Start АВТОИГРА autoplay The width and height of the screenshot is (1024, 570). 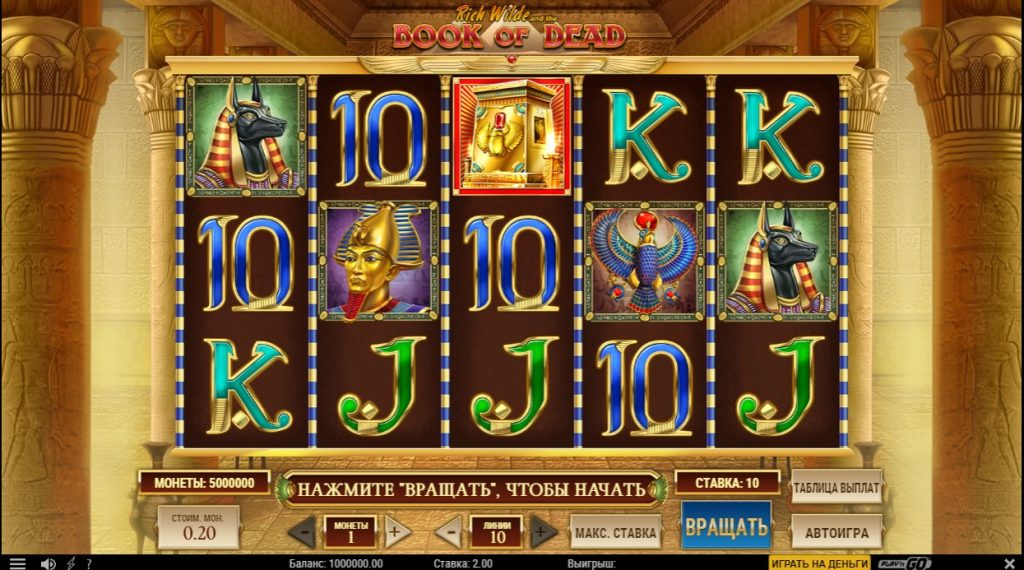836,531
